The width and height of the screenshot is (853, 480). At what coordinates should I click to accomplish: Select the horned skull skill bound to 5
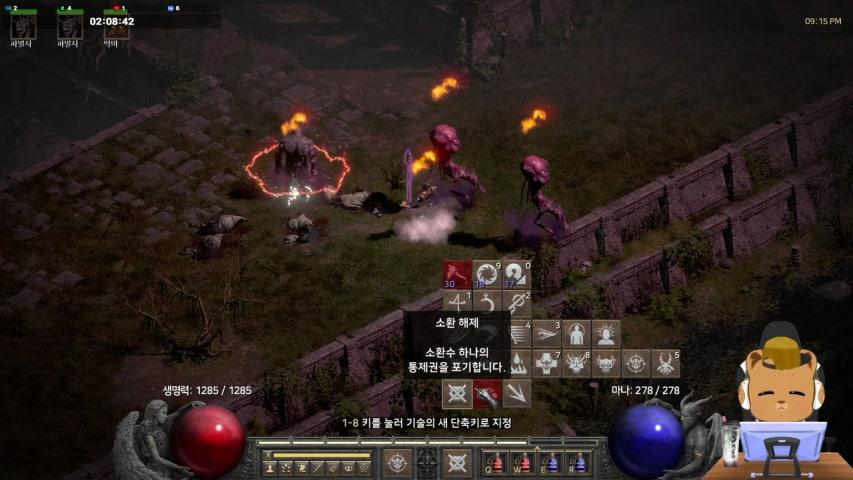pyautogui.click(x=665, y=363)
